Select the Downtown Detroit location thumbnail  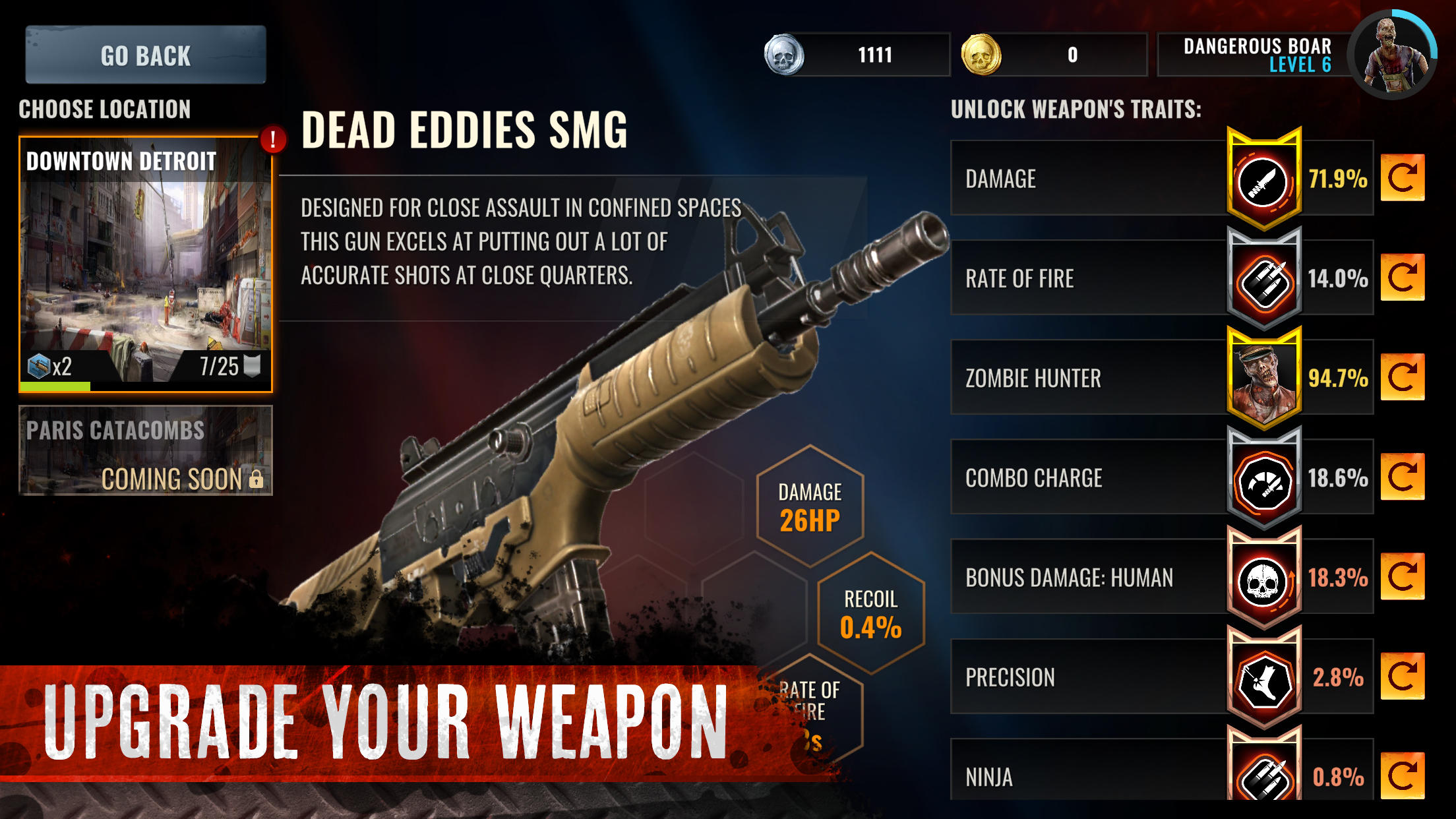[144, 264]
